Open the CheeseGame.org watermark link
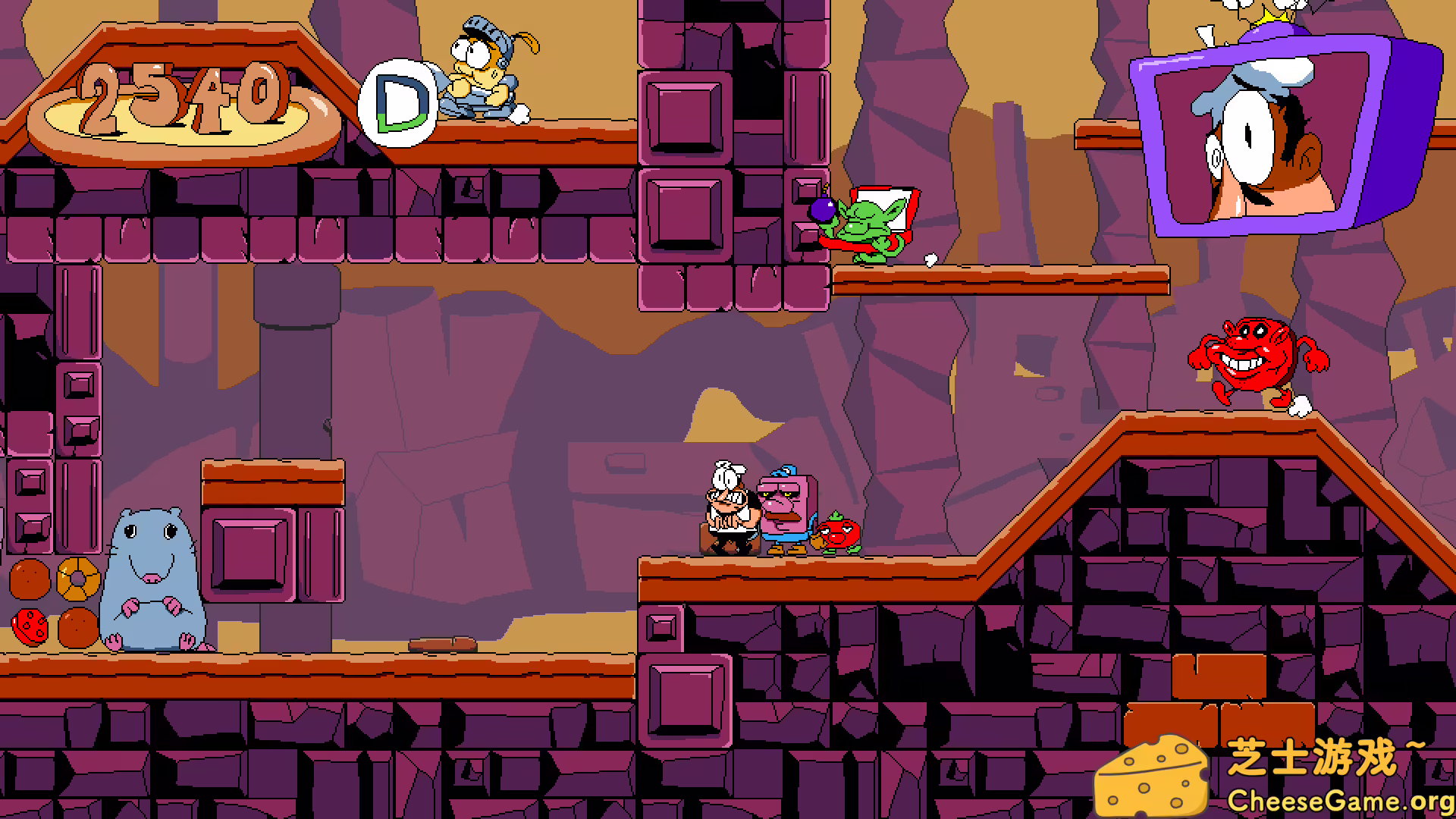The width and height of the screenshot is (1456, 819). point(1339,800)
